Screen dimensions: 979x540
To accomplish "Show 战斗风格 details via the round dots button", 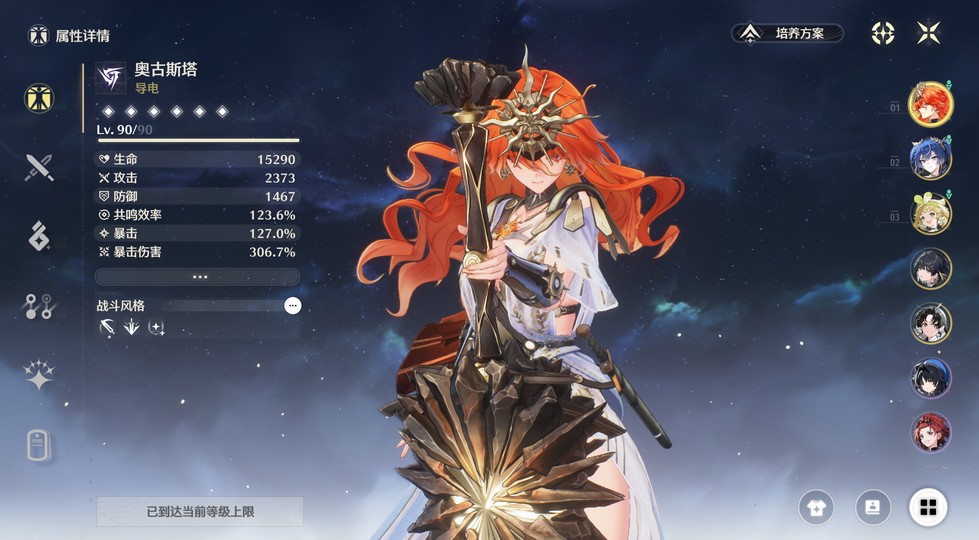I will [x=292, y=306].
